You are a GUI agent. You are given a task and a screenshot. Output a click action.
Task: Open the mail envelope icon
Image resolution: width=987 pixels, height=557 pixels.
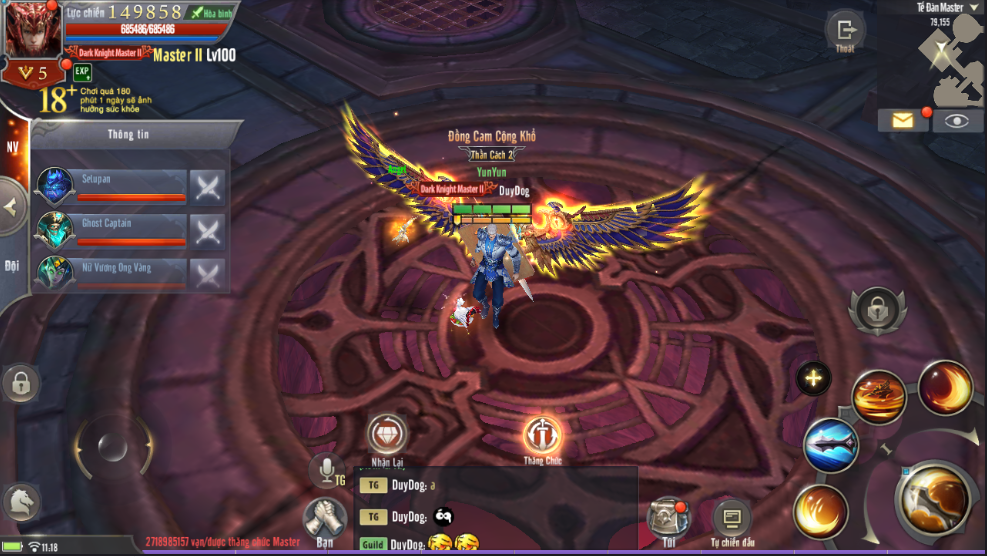tap(903, 121)
